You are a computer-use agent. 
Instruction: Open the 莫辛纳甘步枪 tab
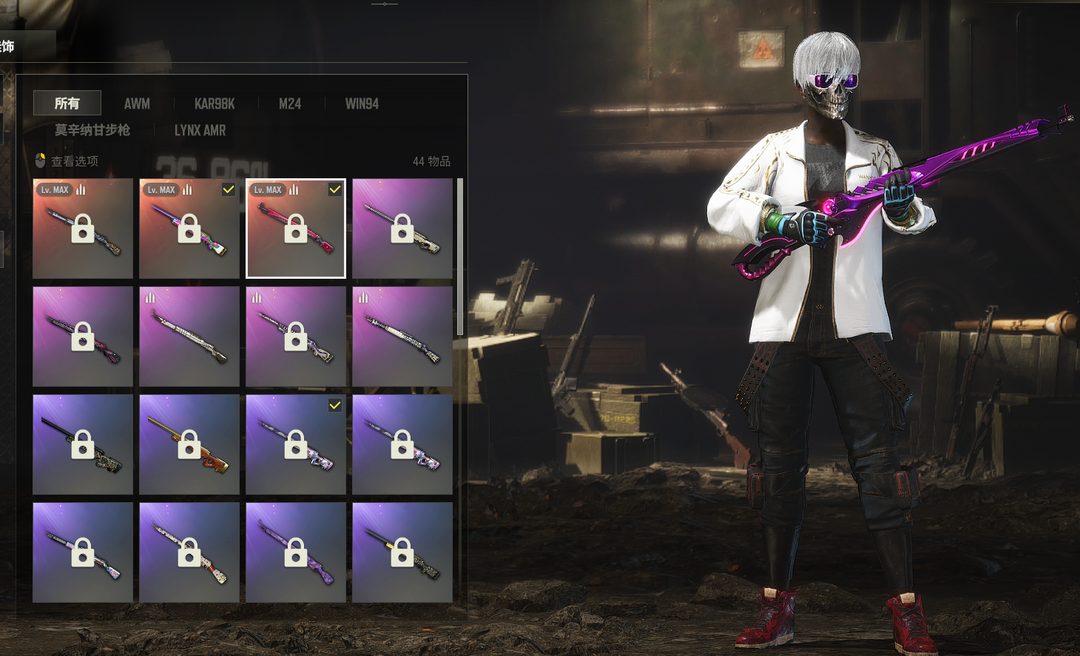(x=92, y=130)
